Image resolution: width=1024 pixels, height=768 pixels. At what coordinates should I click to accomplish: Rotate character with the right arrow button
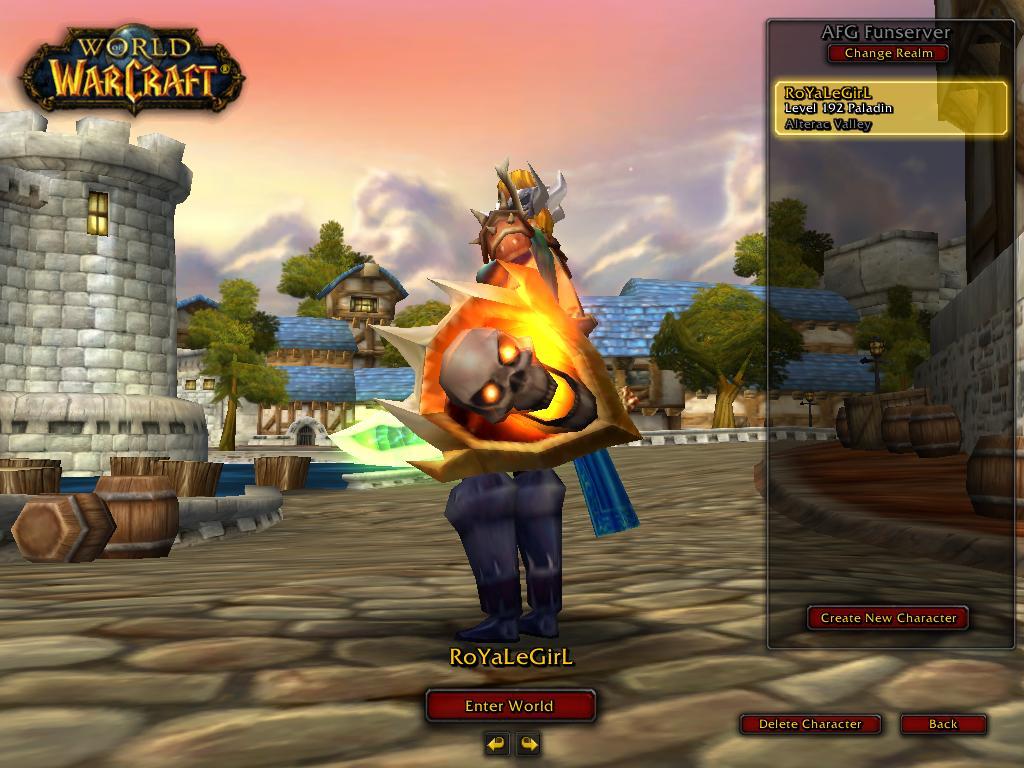click(528, 743)
